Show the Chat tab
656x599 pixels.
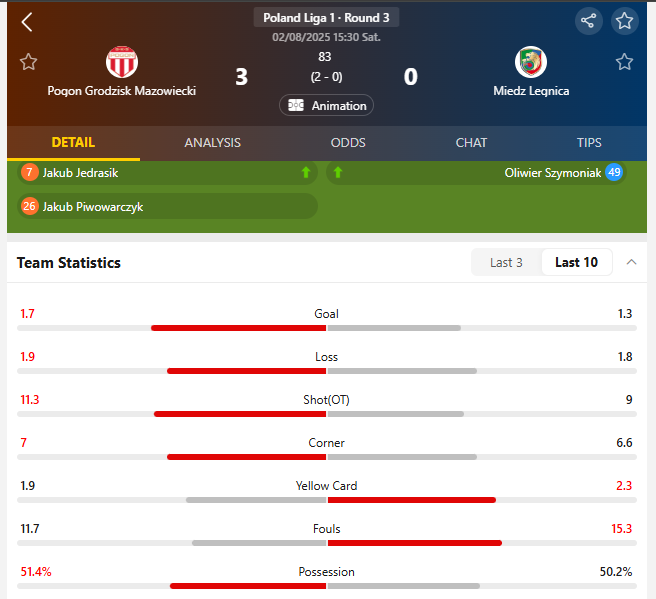pos(471,143)
